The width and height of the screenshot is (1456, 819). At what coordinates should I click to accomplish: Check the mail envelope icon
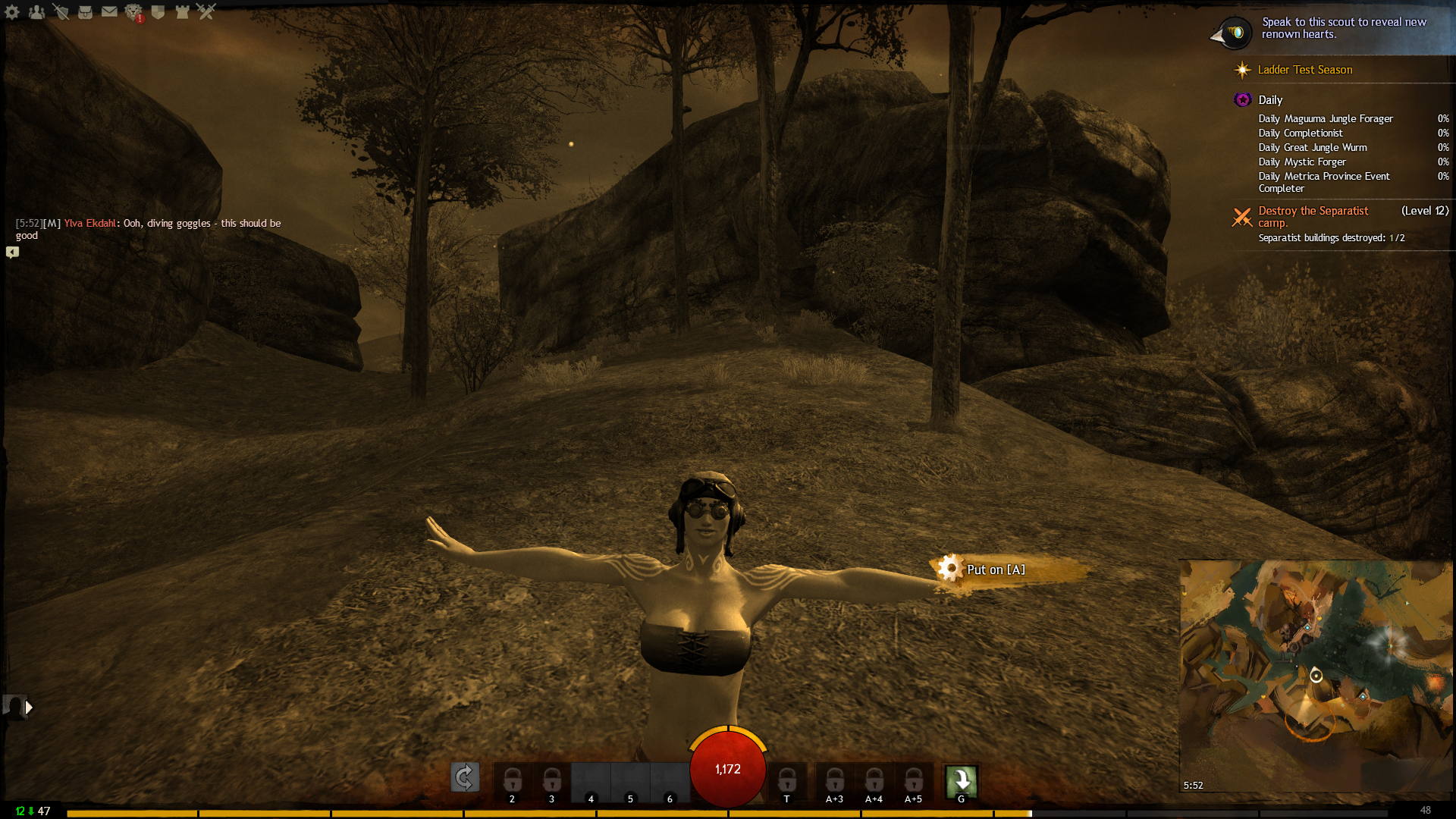(x=109, y=11)
